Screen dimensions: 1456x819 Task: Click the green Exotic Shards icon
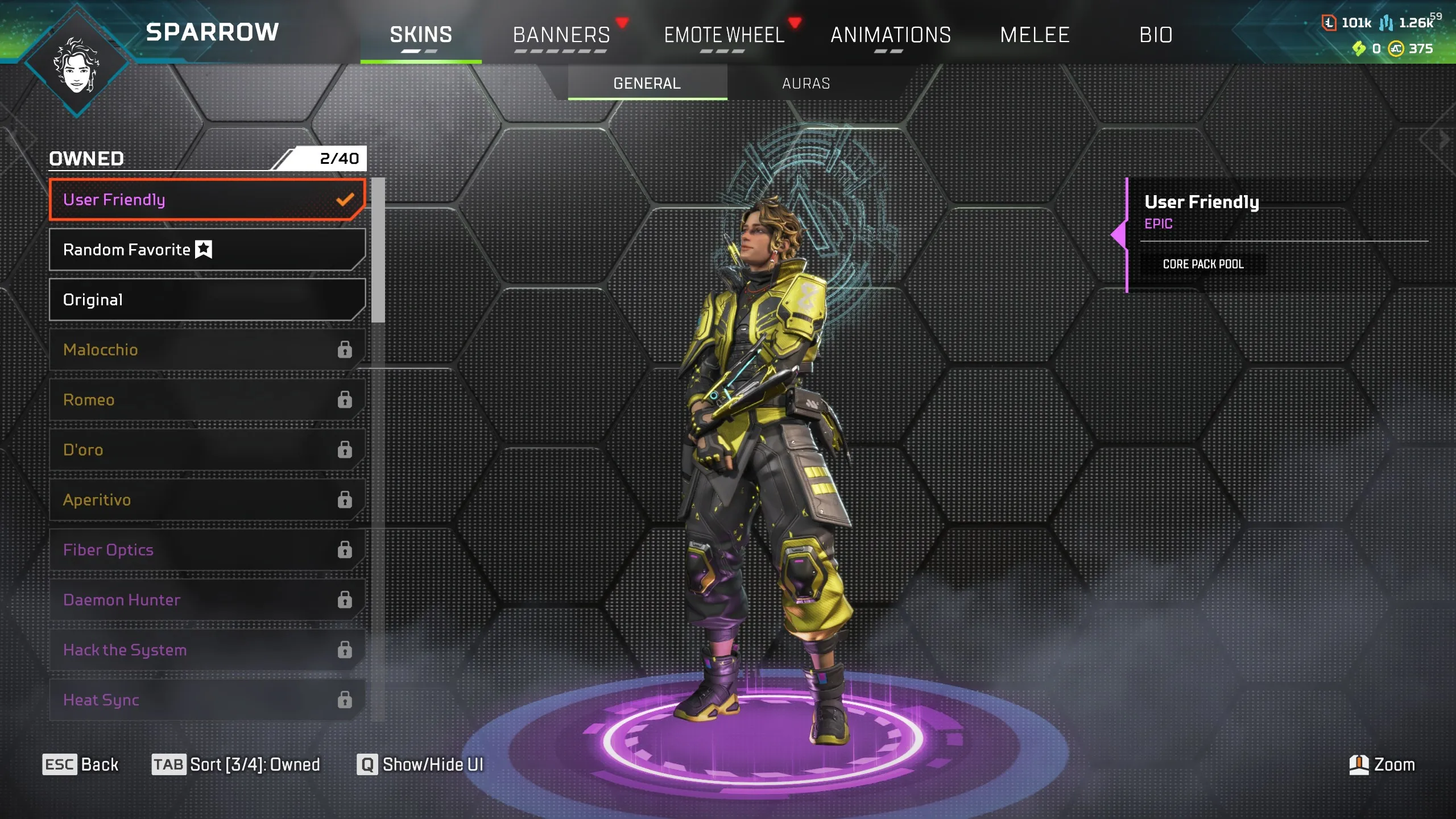point(1359,49)
